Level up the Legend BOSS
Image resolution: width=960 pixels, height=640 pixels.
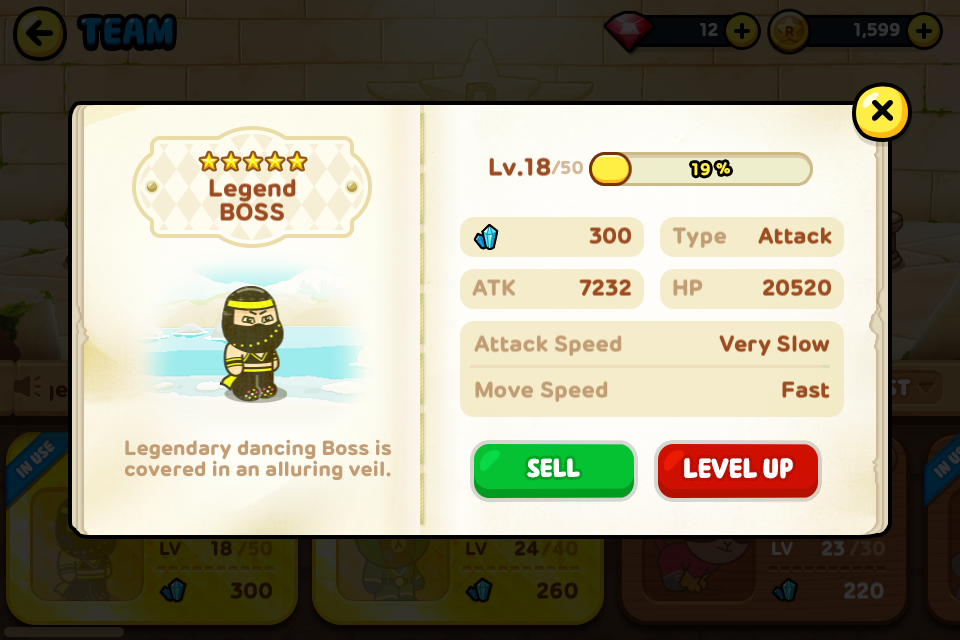click(737, 470)
